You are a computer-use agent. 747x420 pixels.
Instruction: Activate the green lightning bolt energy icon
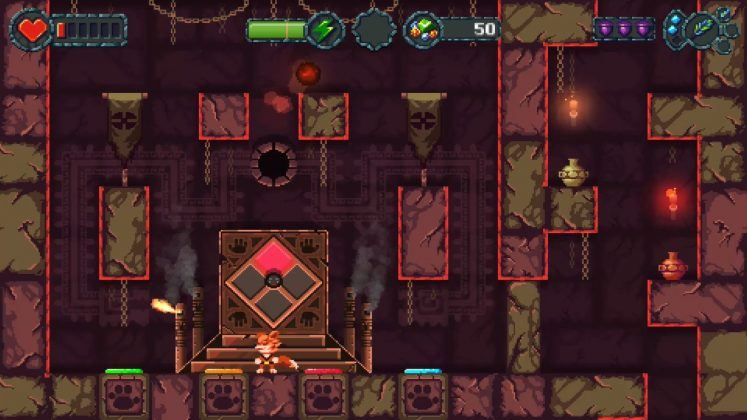[x=325, y=29]
